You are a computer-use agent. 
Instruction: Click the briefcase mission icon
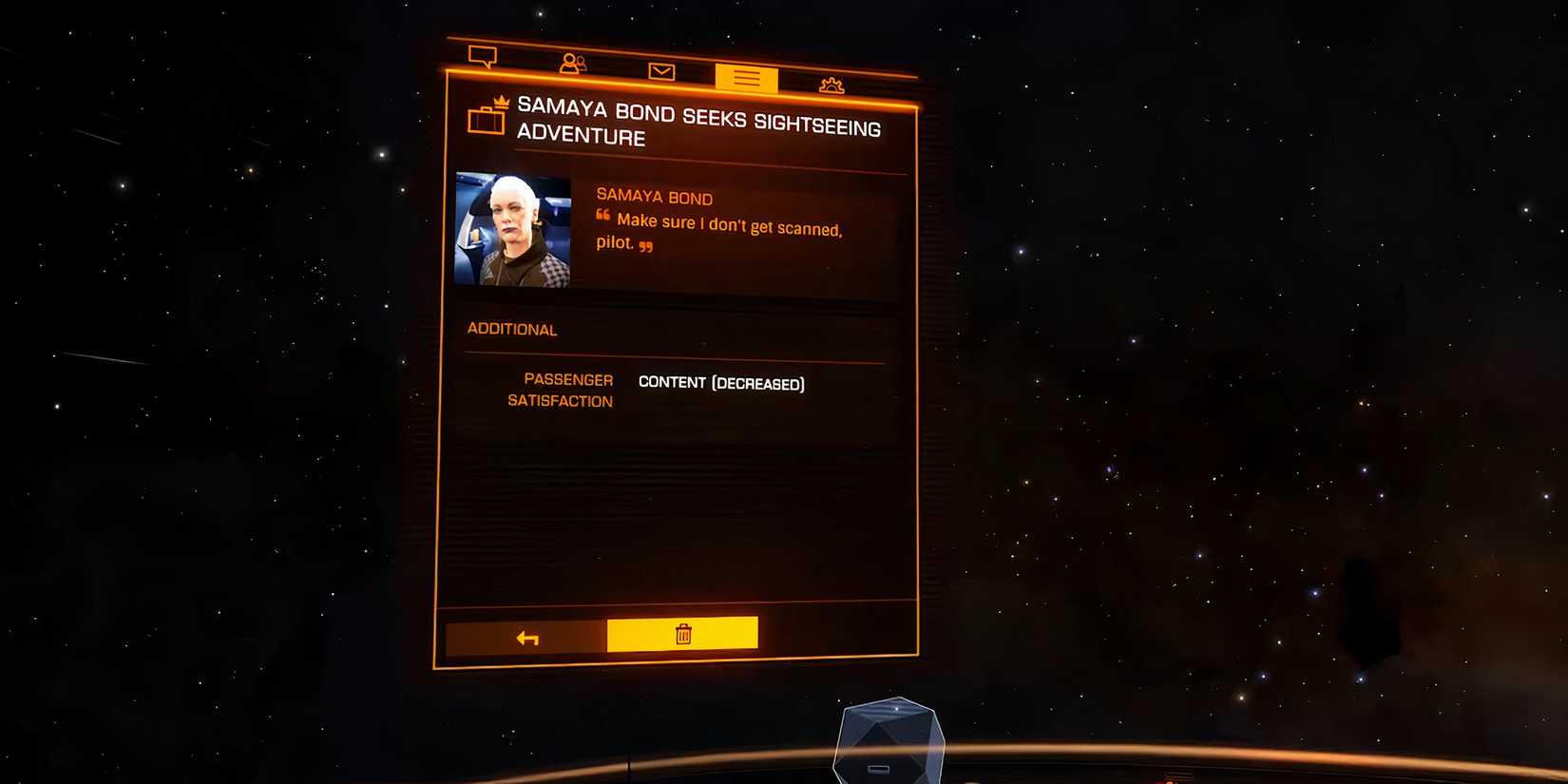(487, 122)
